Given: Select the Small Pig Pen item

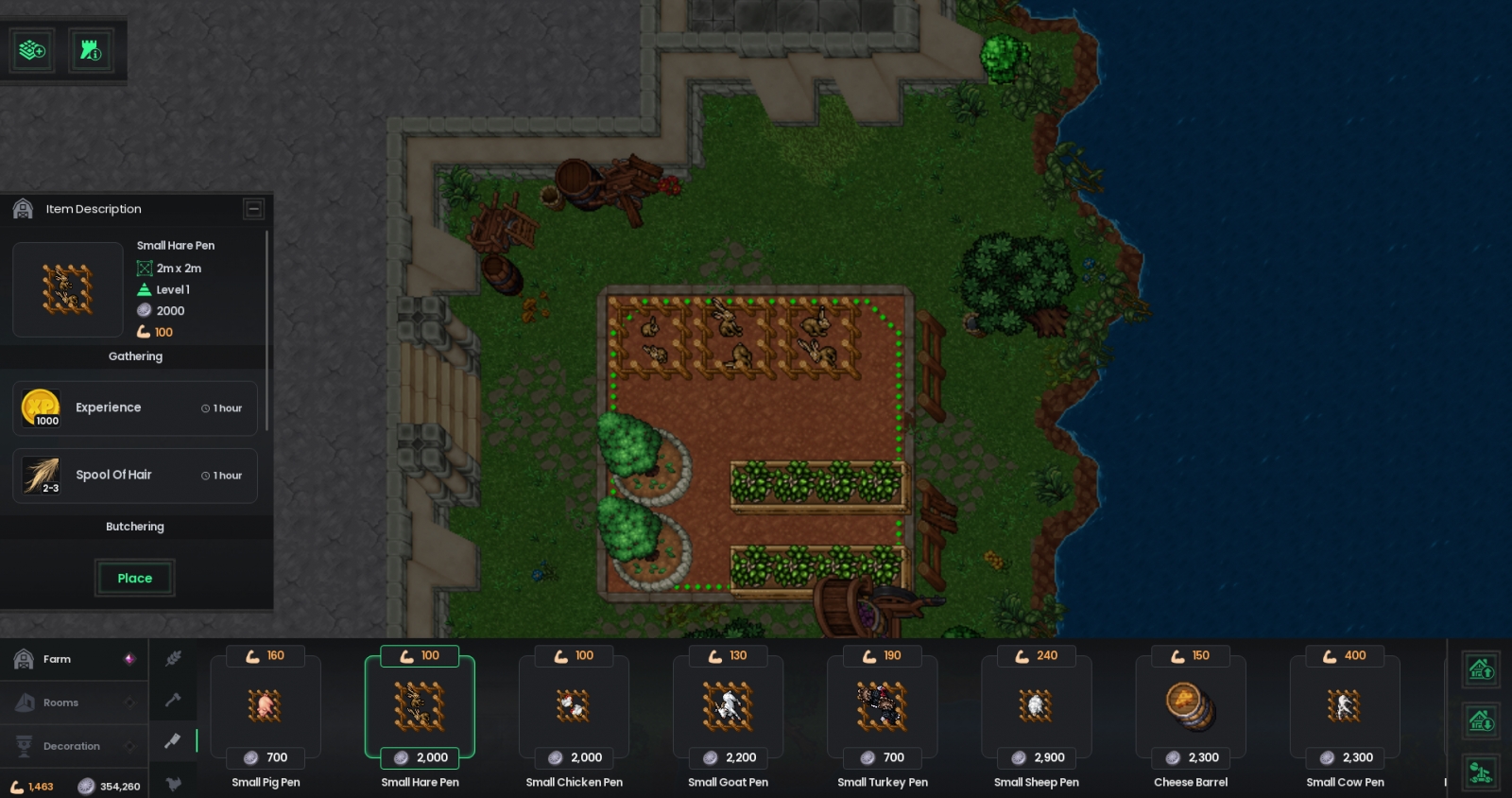Looking at the screenshot, I should coord(266,706).
